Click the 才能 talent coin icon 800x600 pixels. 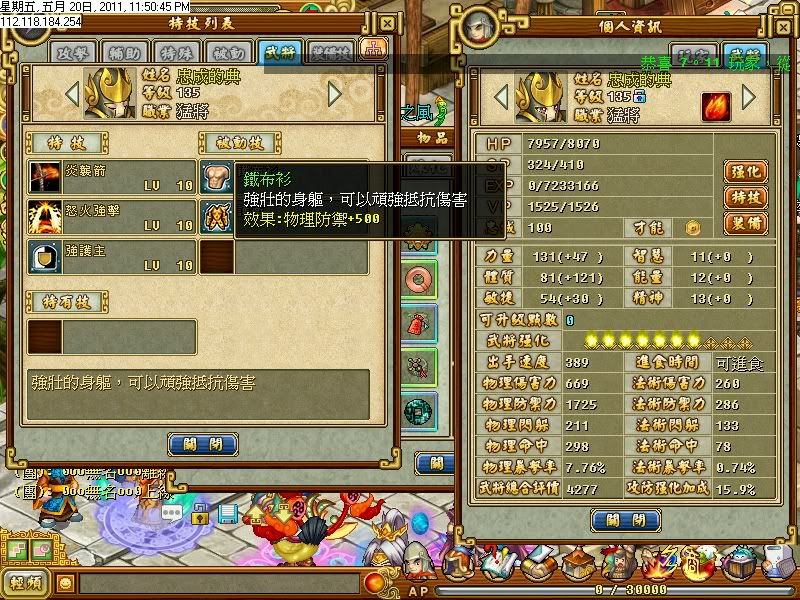tap(691, 228)
